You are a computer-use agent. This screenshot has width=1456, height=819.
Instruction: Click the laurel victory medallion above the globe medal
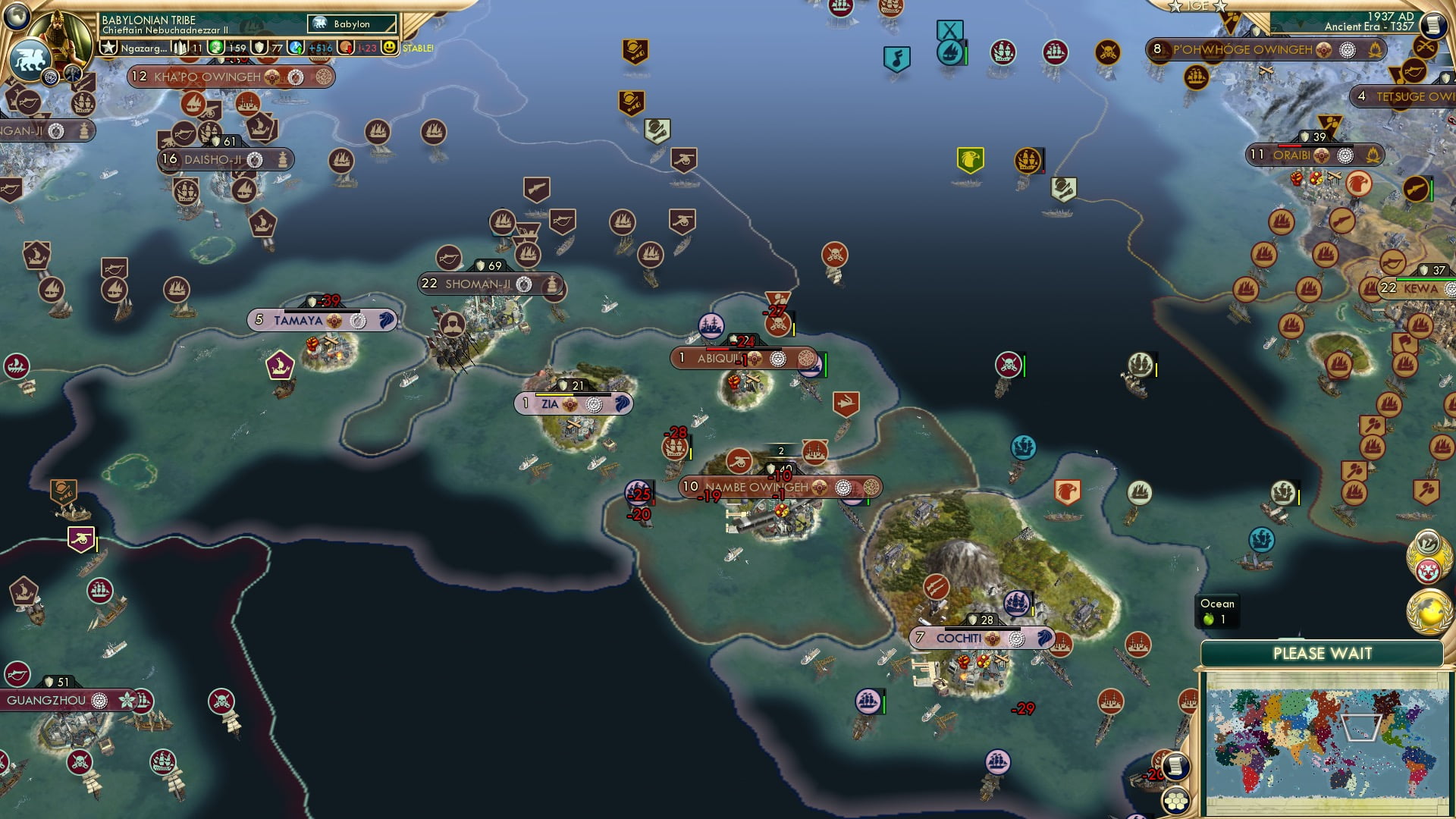1426,546
